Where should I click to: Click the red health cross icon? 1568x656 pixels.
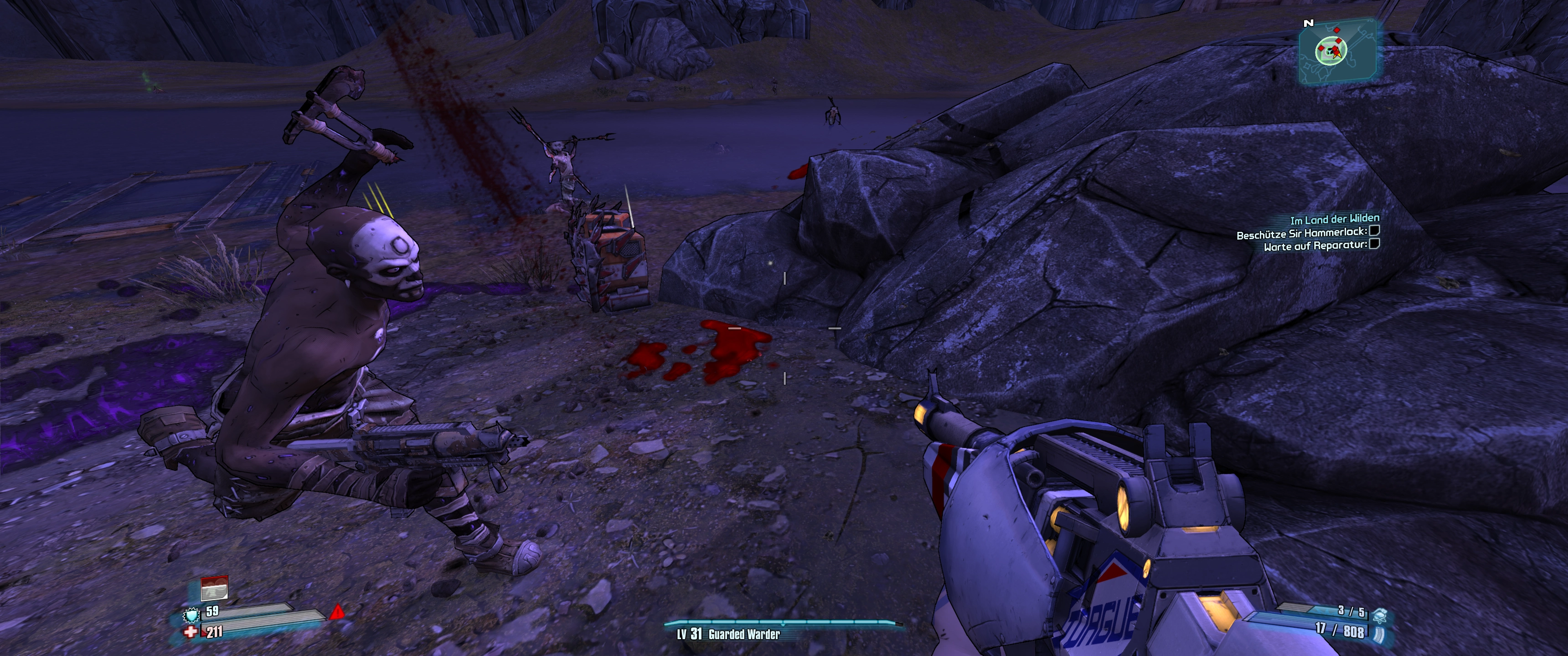pos(191,632)
